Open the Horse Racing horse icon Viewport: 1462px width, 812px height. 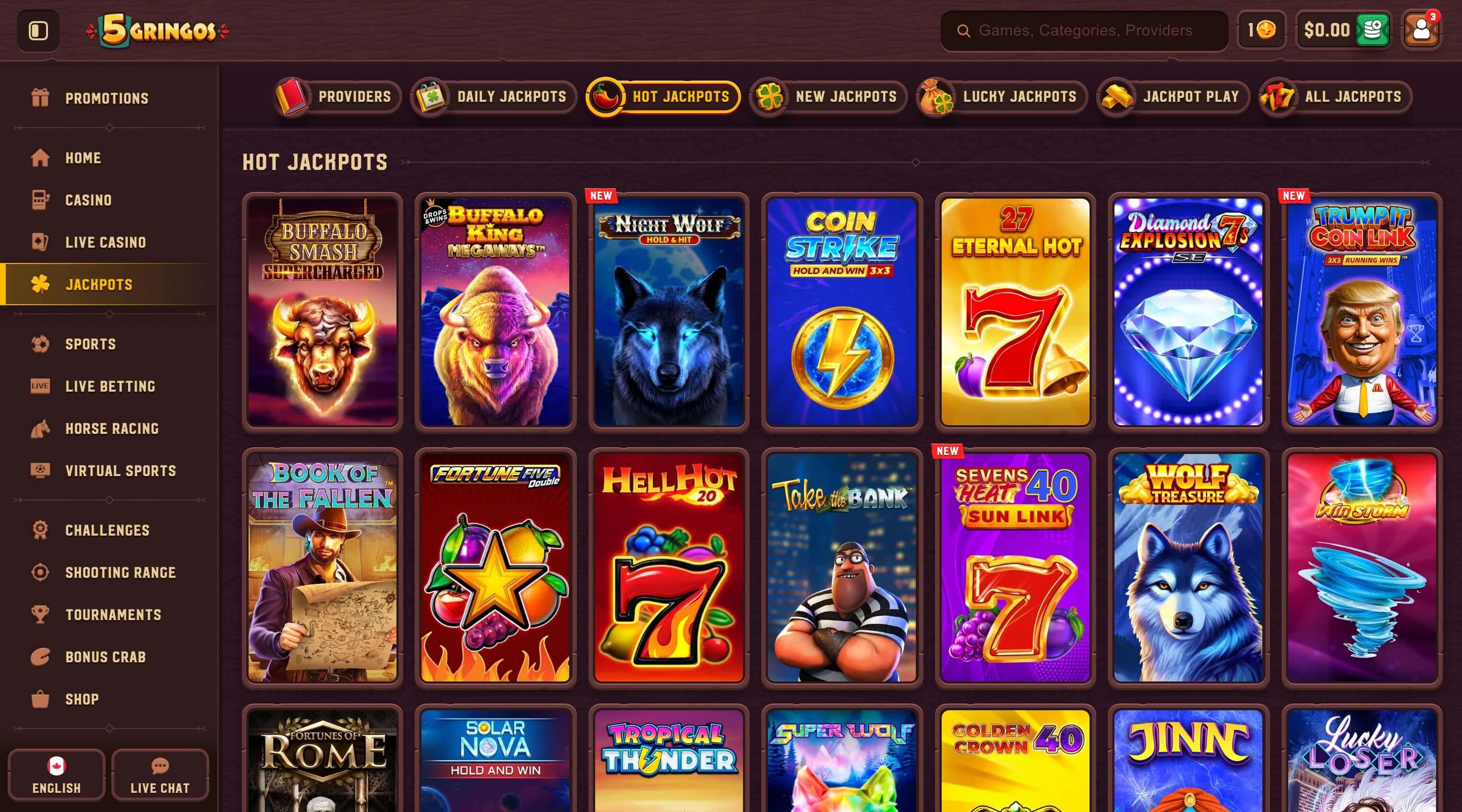[x=40, y=429]
